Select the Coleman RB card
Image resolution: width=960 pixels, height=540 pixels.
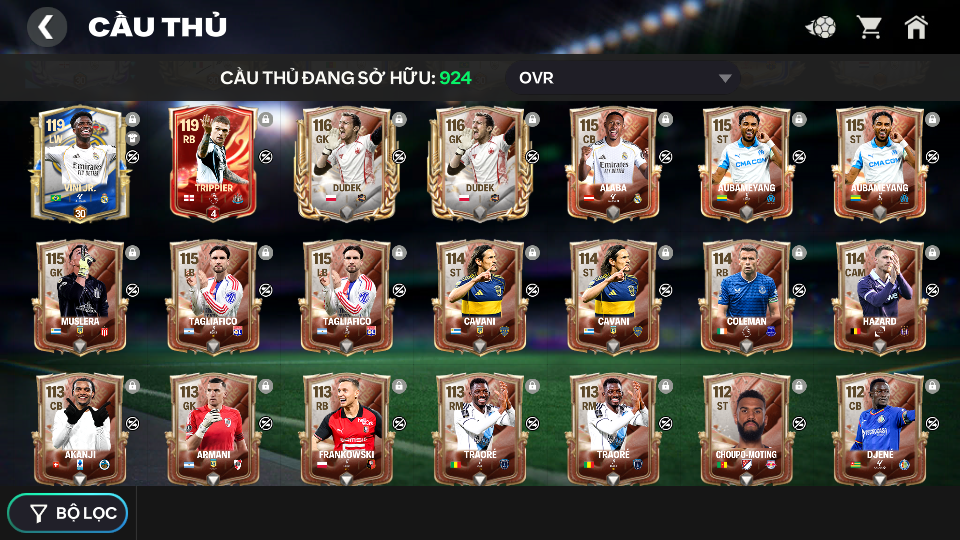pyautogui.click(x=746, y=296)
